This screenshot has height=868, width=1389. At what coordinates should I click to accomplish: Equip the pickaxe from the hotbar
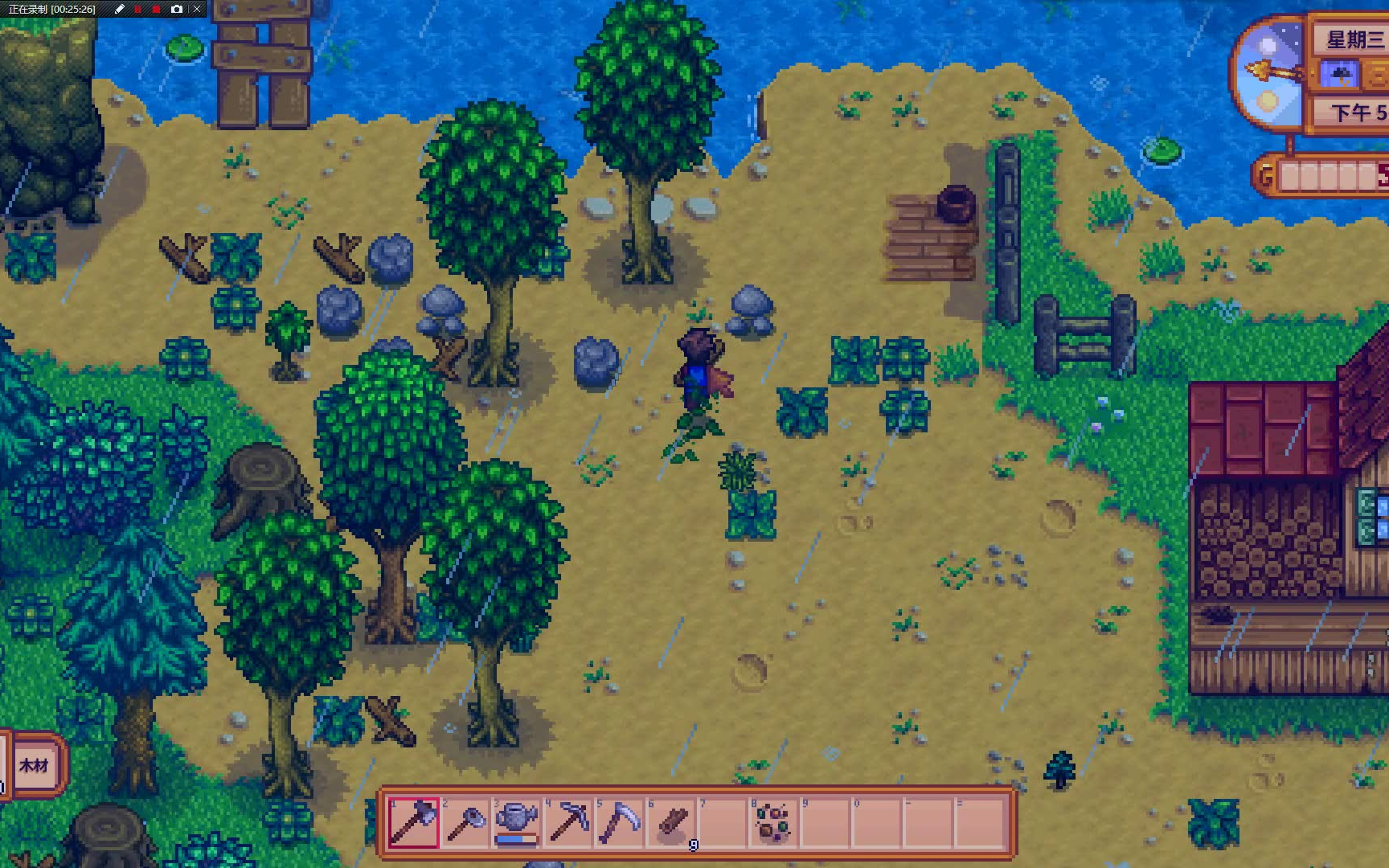[x=568, y=823]
